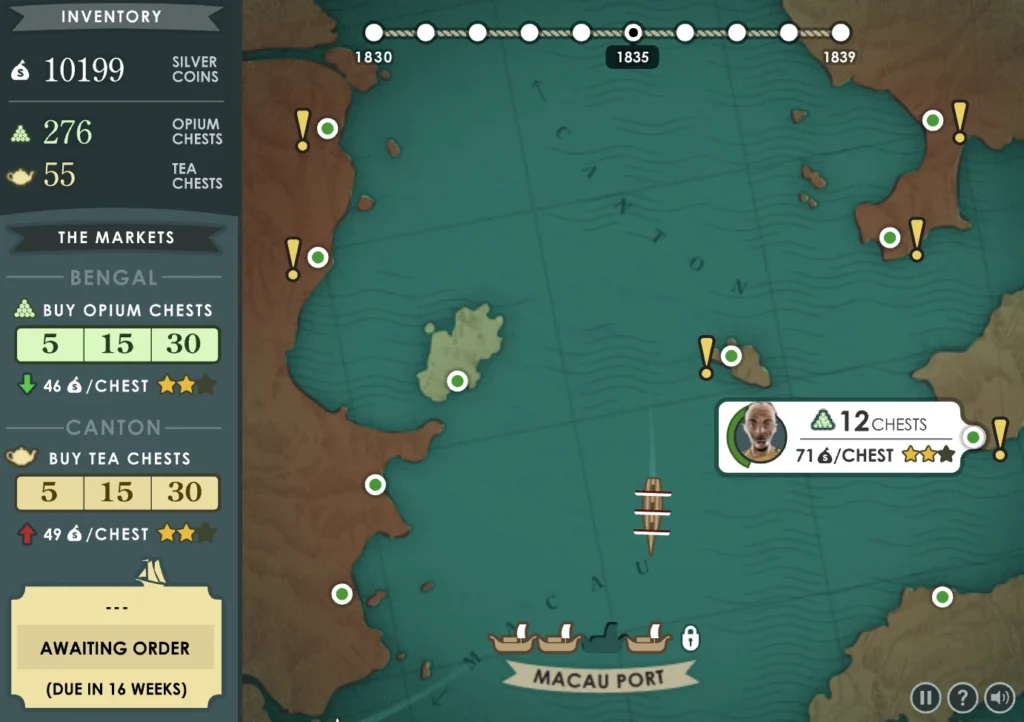Viewport: 1024px width, 722px height.
Task: Click the 1839 timeline end node
Action: (x=840, y=33)
